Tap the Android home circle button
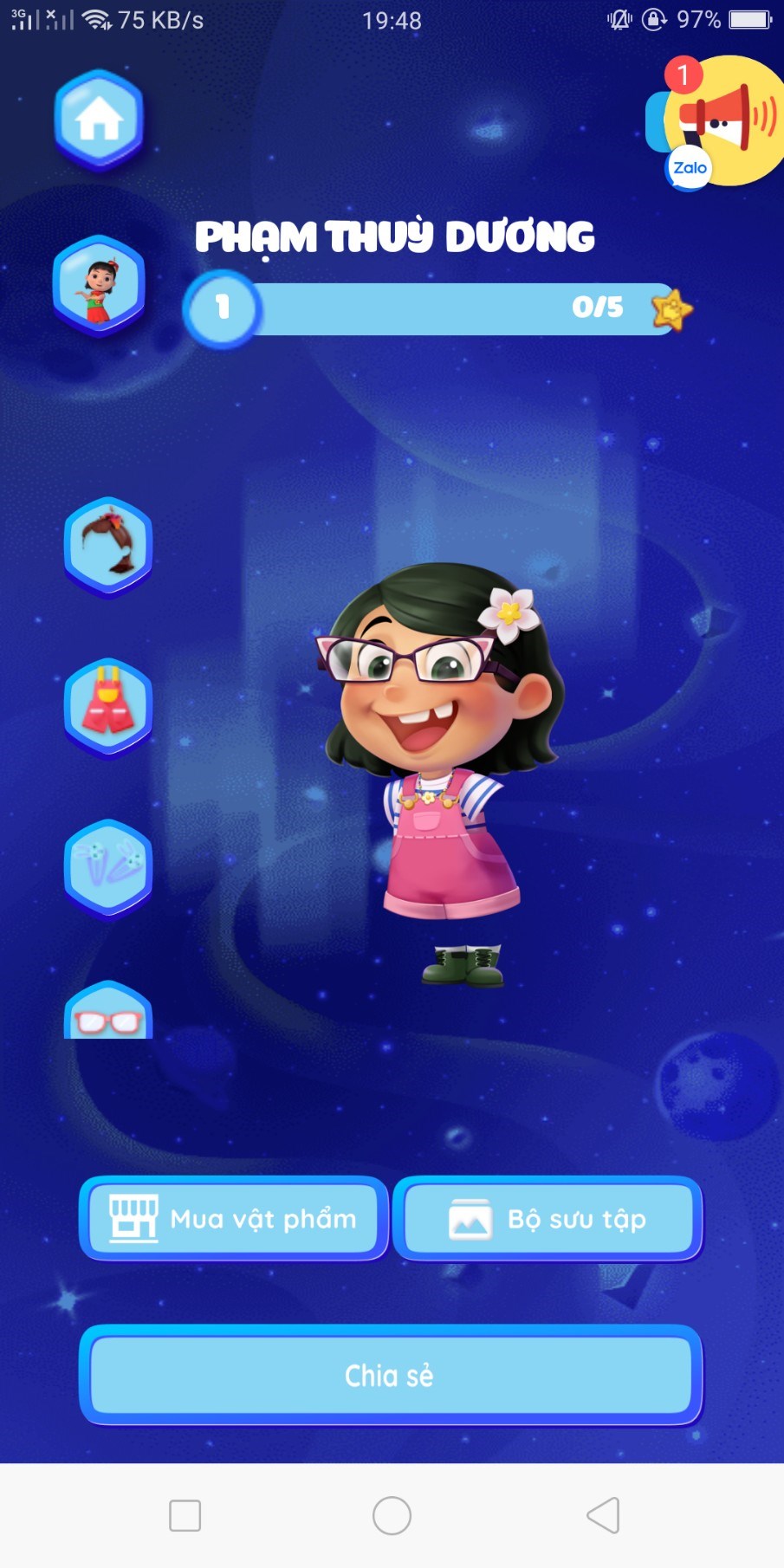784x1568 pixels. pos(392,1515)
